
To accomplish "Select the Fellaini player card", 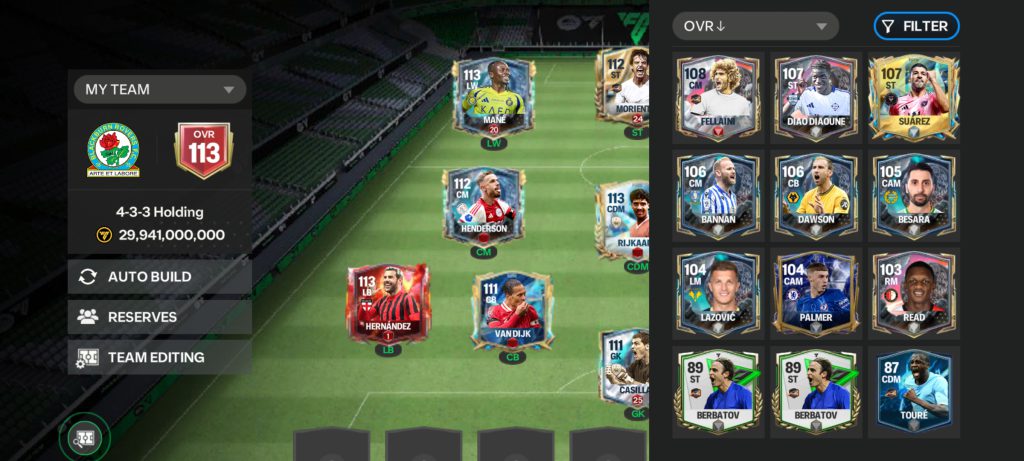I will coord(717,96).
